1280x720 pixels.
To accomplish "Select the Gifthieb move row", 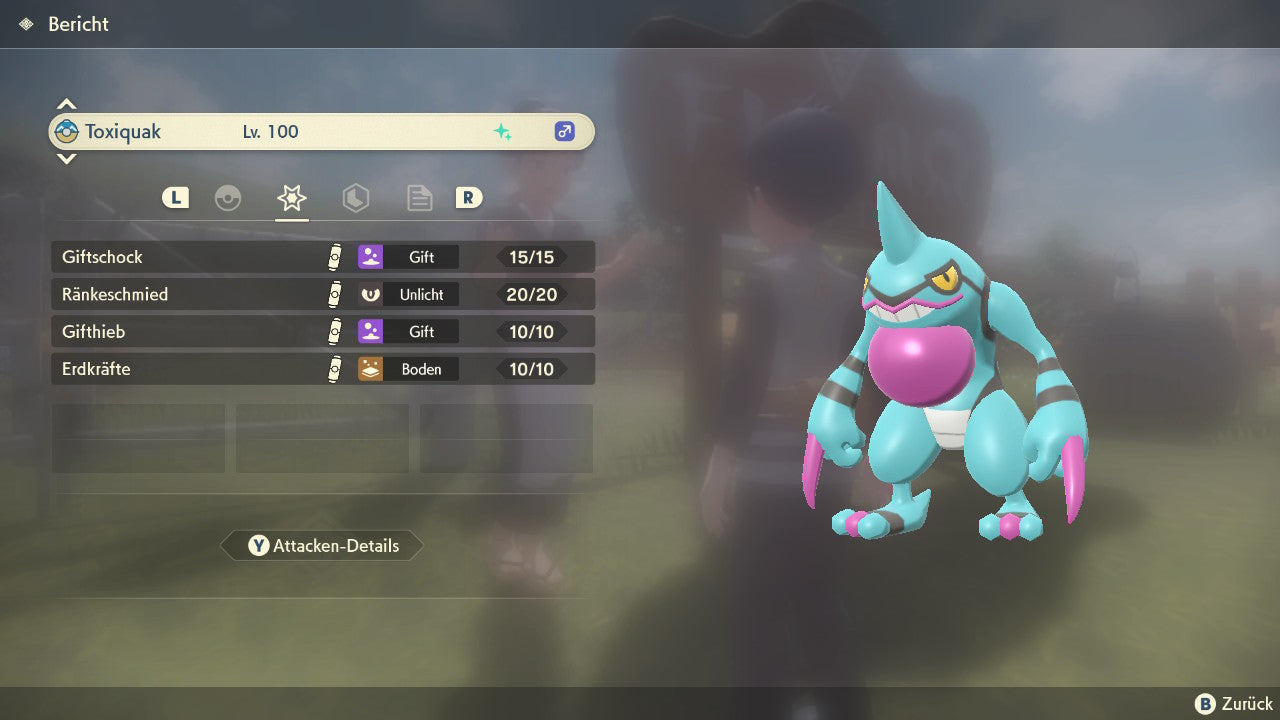I will [x=322, y=331].
